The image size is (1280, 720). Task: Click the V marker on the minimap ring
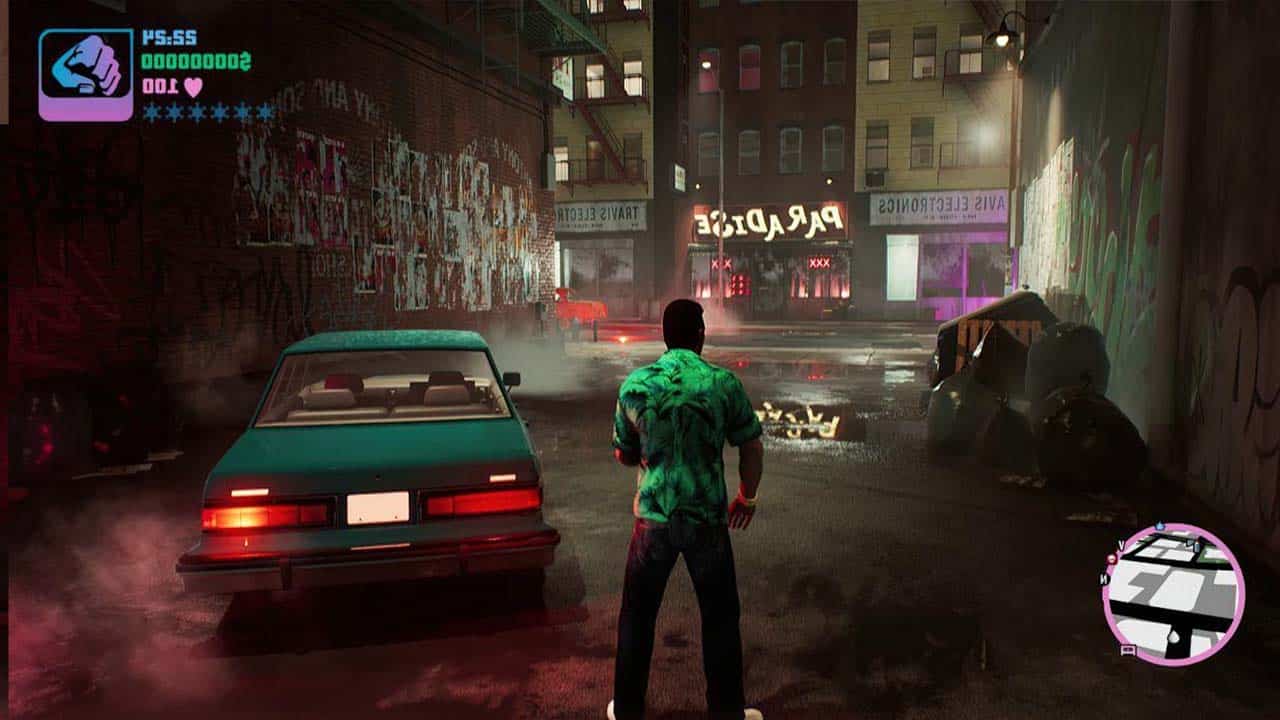coord(1122,544)
